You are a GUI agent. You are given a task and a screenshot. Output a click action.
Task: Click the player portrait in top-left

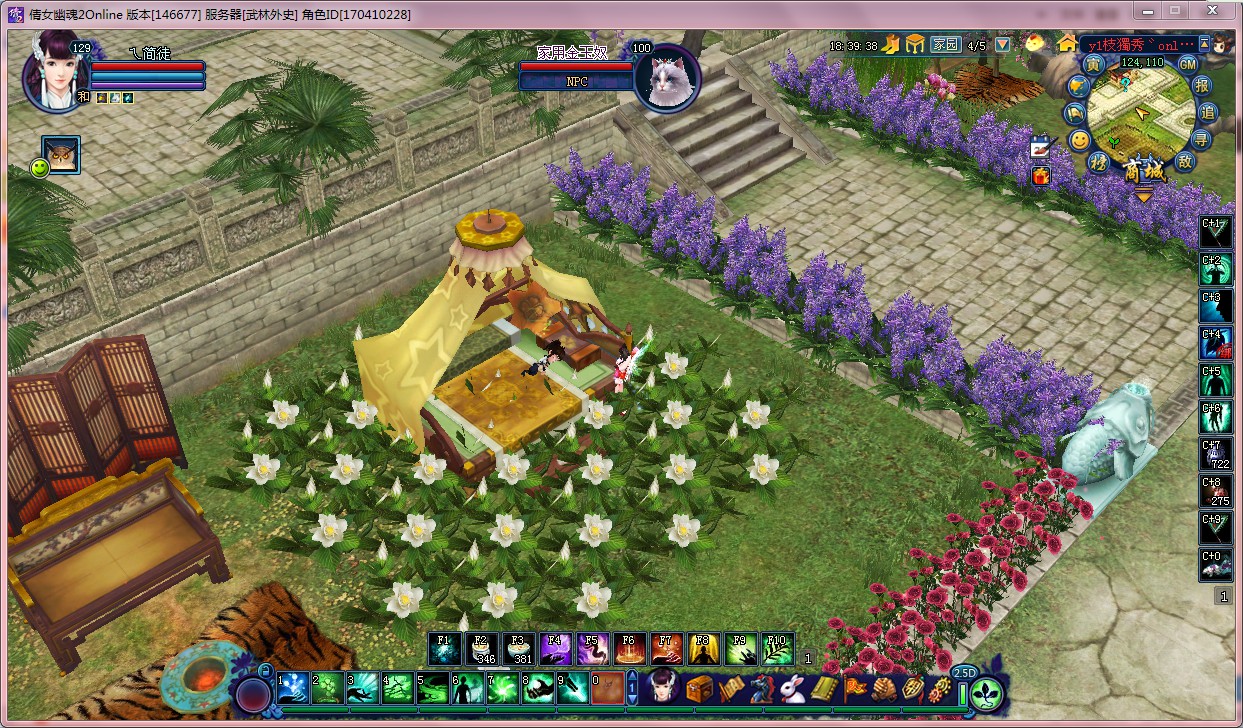tap(55, 72)
